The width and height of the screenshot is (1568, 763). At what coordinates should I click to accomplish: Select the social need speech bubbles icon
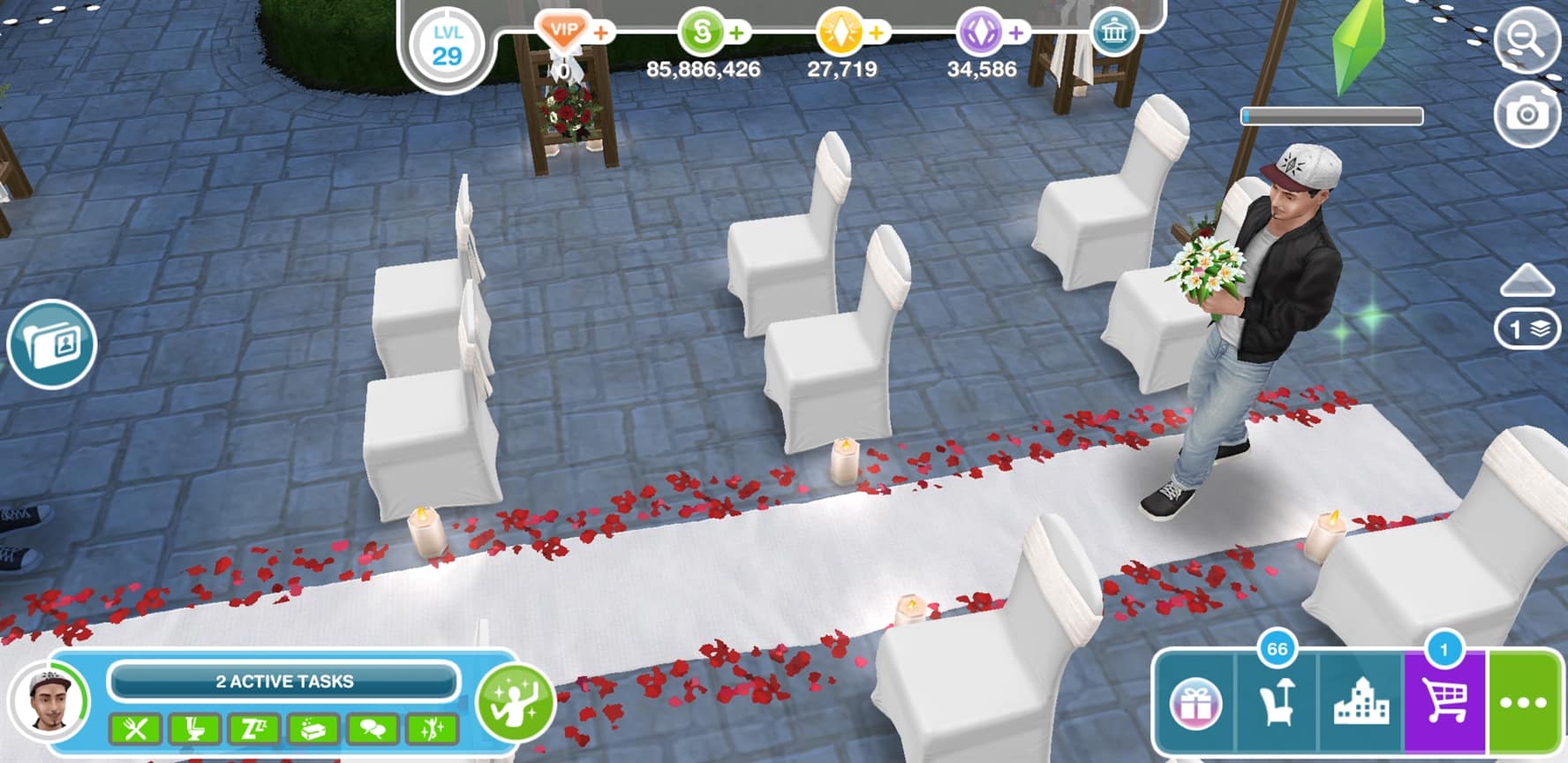(373, 729)
